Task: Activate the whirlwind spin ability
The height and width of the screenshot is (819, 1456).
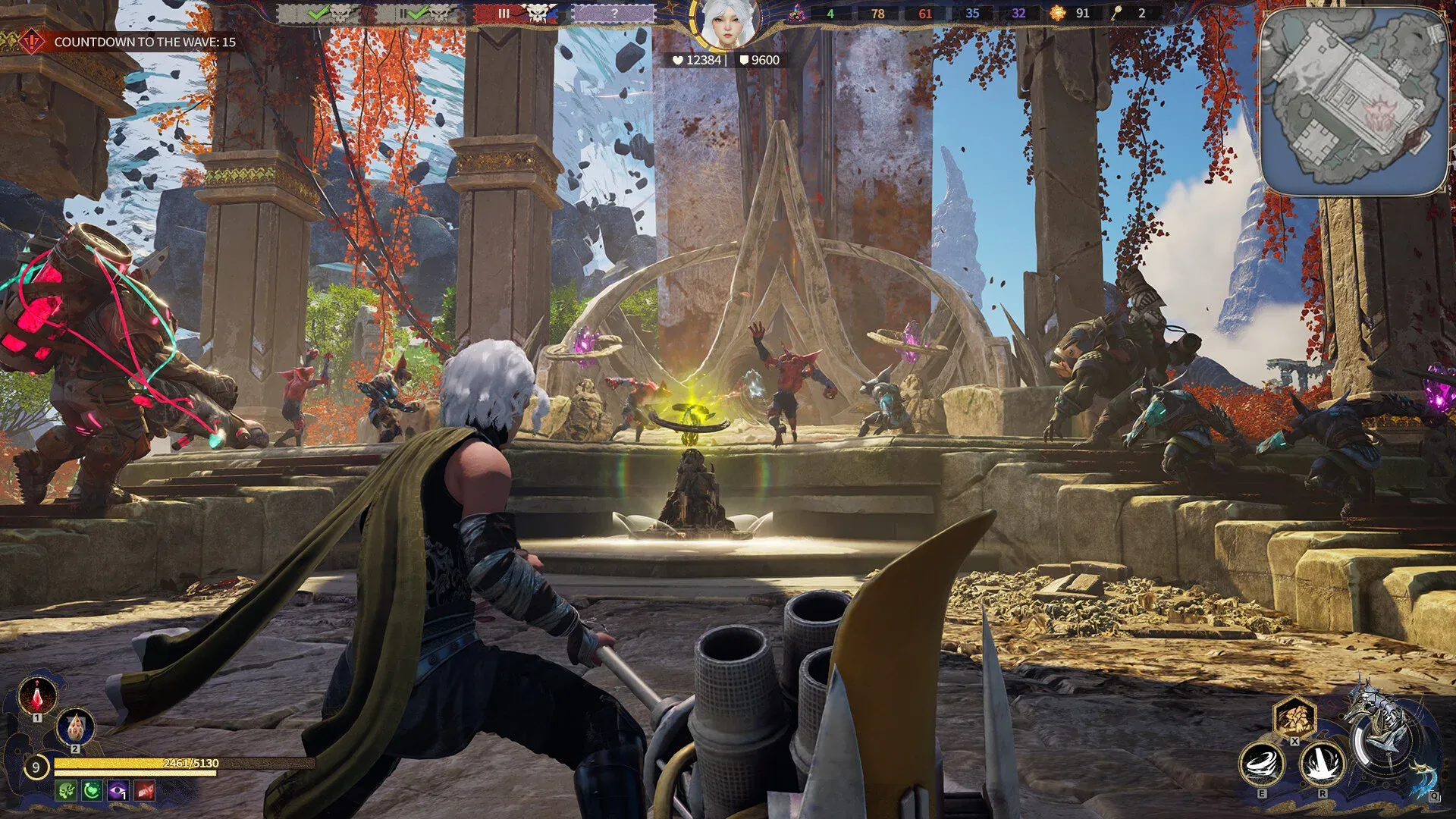Action: (x=1261, y=764)
